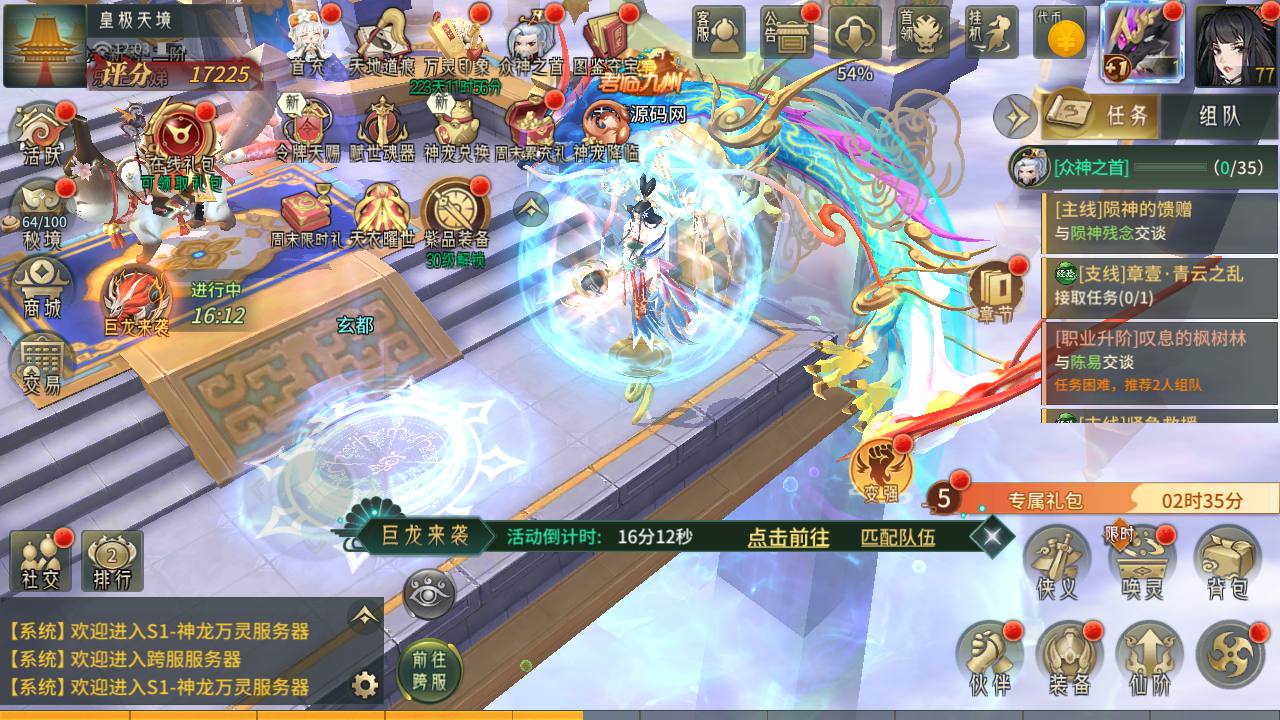This screenshot has height=720, width=1280.
Task: Switch to the 组队 team tab
Action: click(1219, 116)
